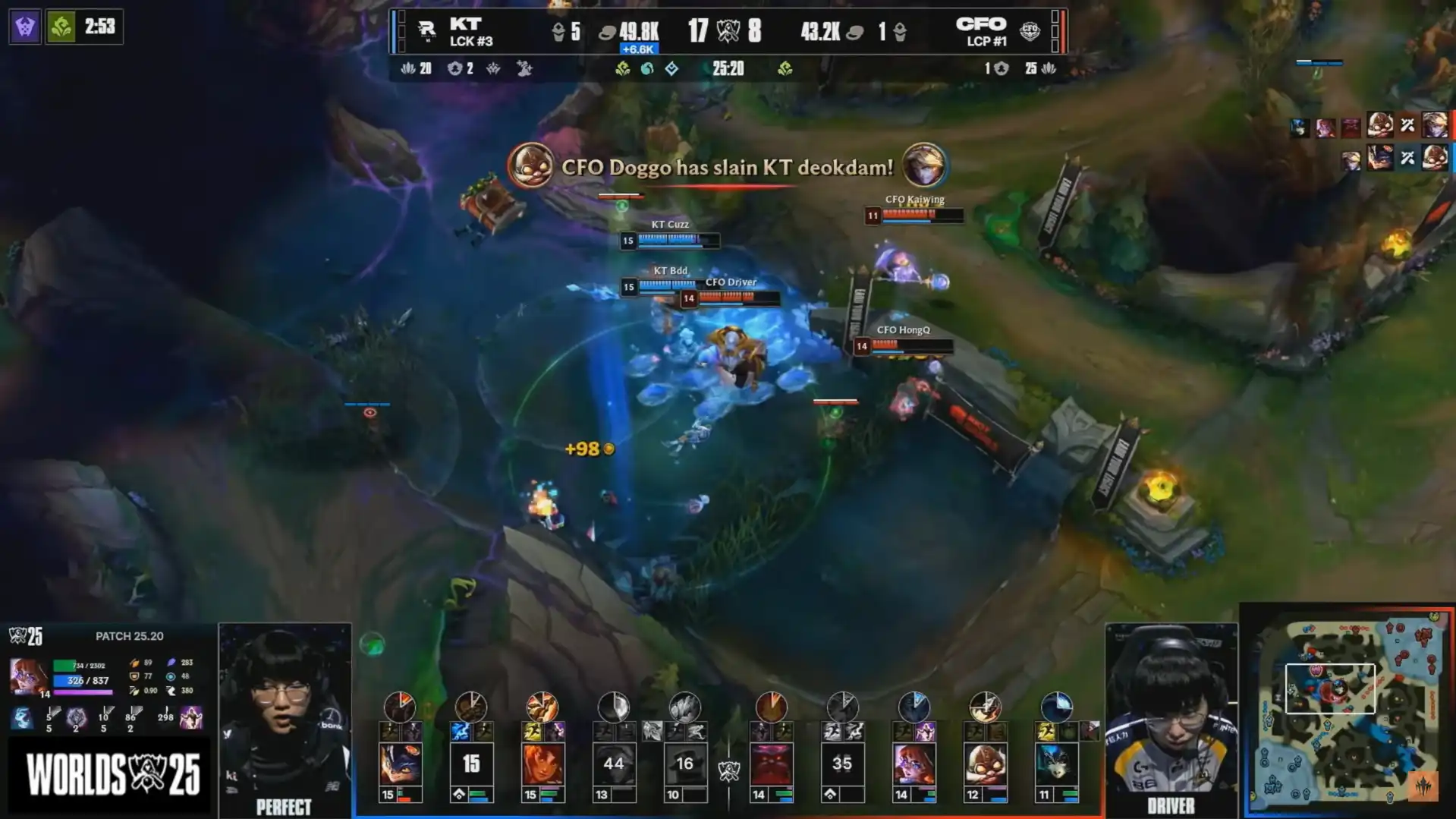Click the purple Baron icon beside the timer
The width and height of the screenshot is (1456, 819).
tap(25, 27)
